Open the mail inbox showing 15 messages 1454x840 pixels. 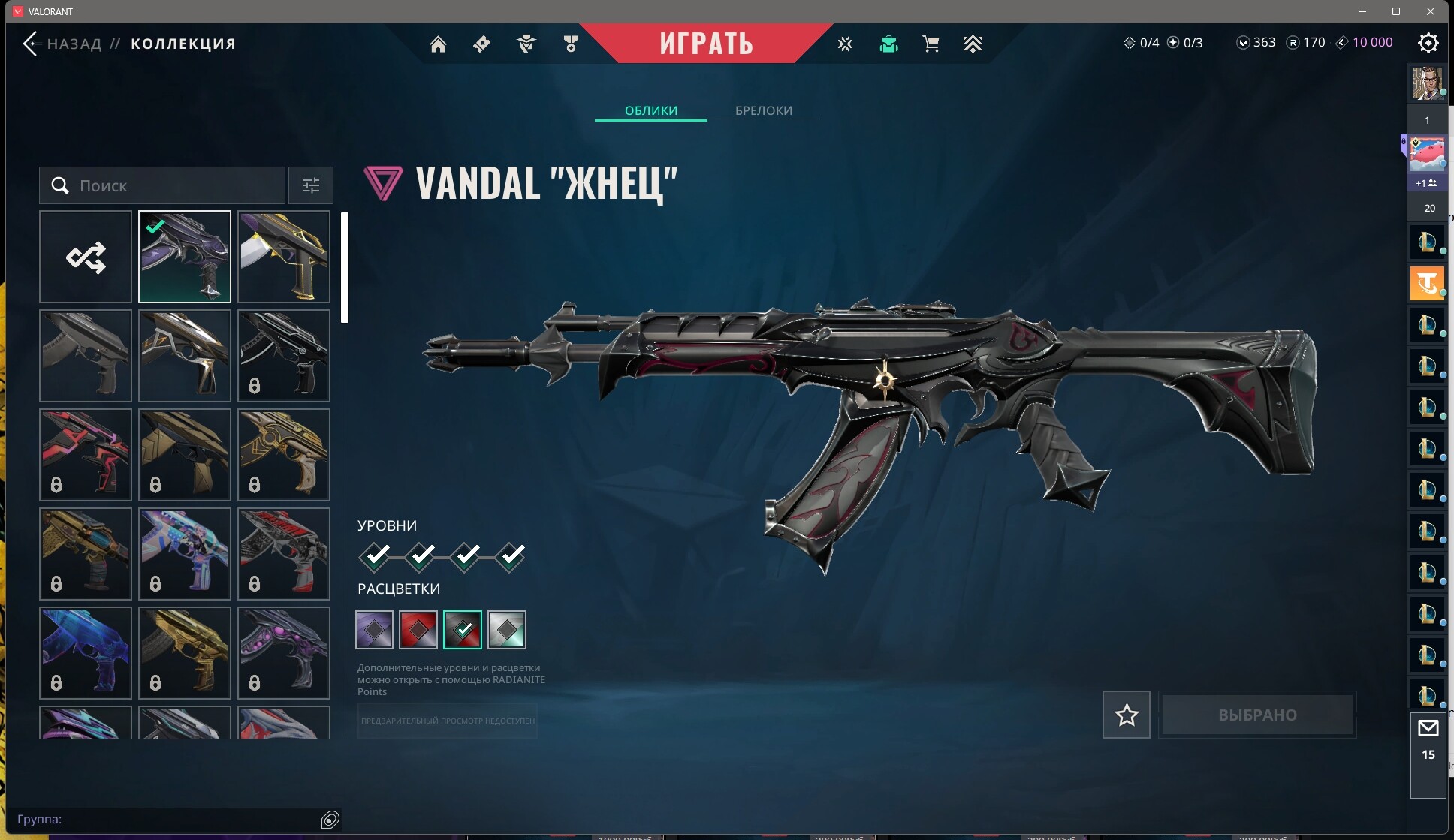point(1429,728)
